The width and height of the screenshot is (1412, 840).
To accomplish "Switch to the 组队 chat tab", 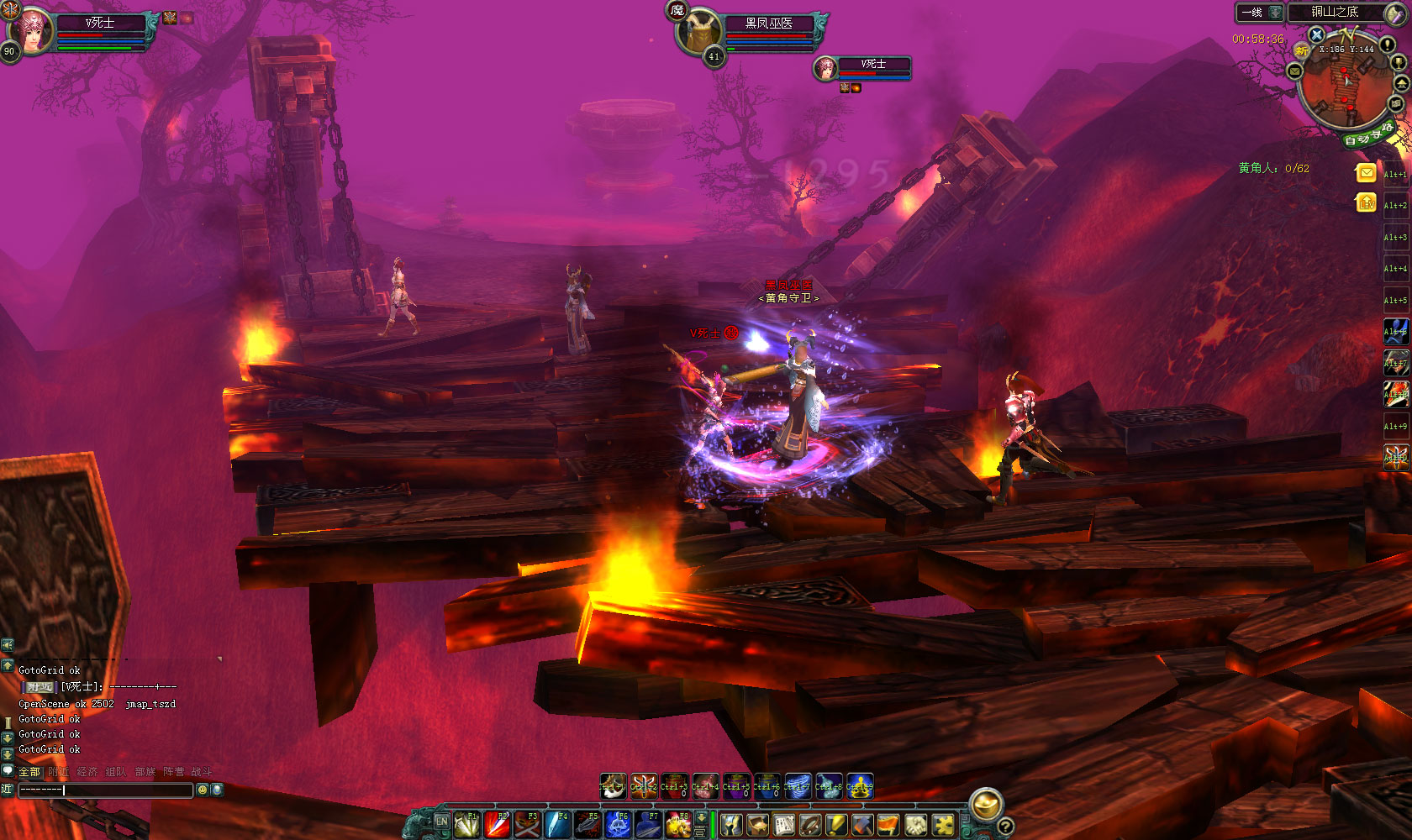I will 116,772.
